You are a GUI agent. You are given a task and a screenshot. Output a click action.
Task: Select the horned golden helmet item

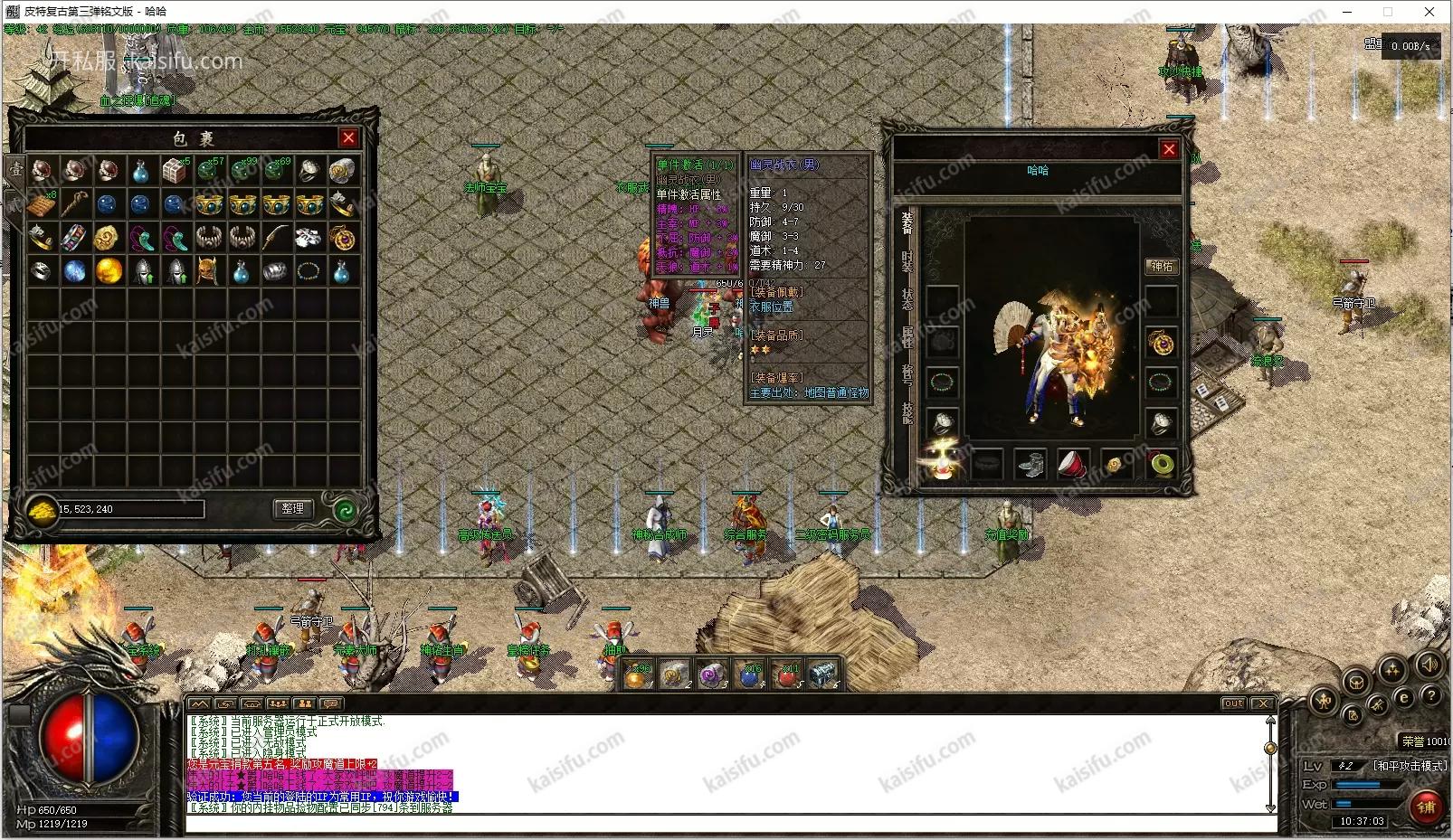pyautogui.click(x=208, y=270)
